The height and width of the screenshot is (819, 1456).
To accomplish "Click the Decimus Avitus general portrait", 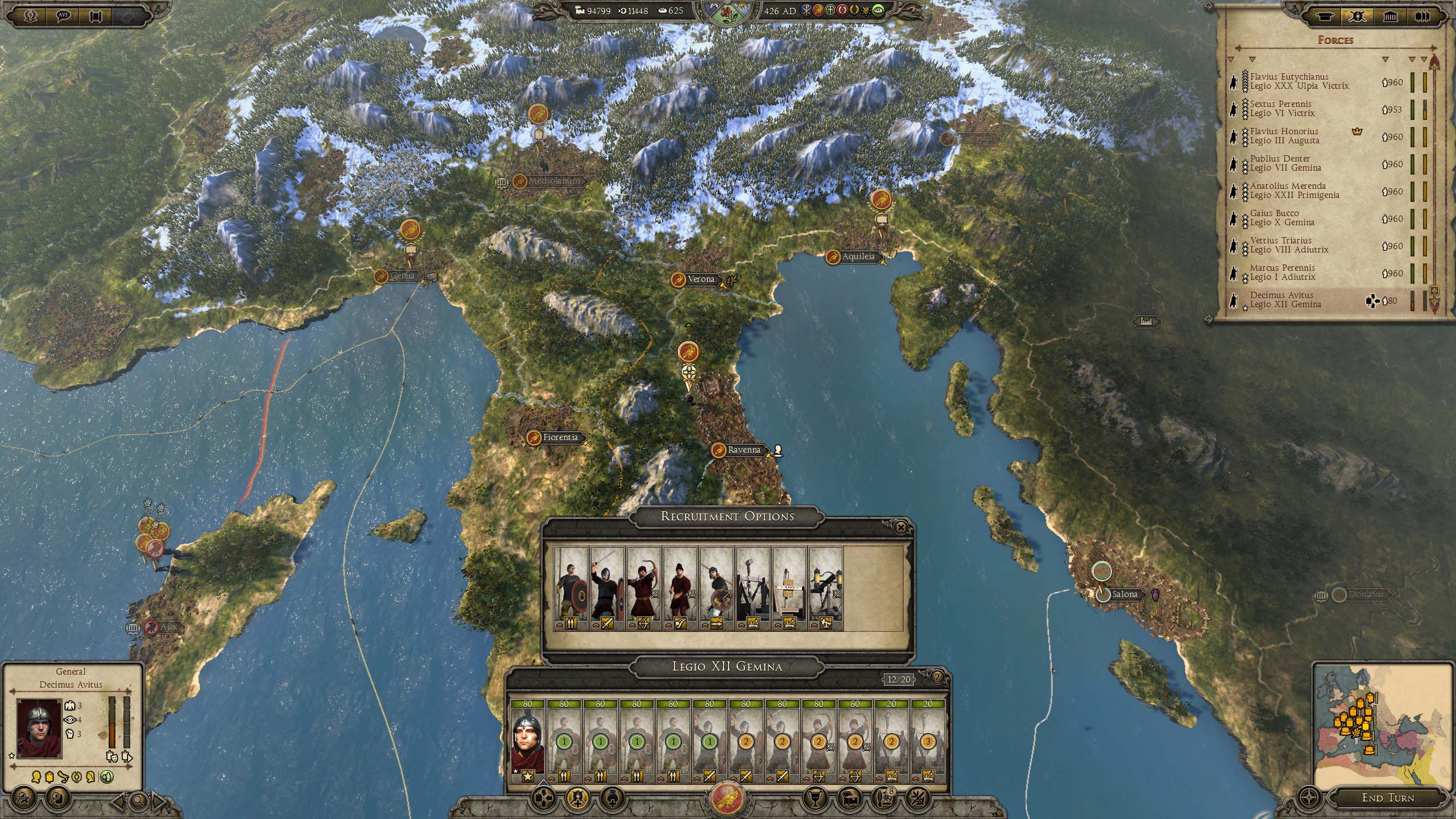I will click(39, 729).
